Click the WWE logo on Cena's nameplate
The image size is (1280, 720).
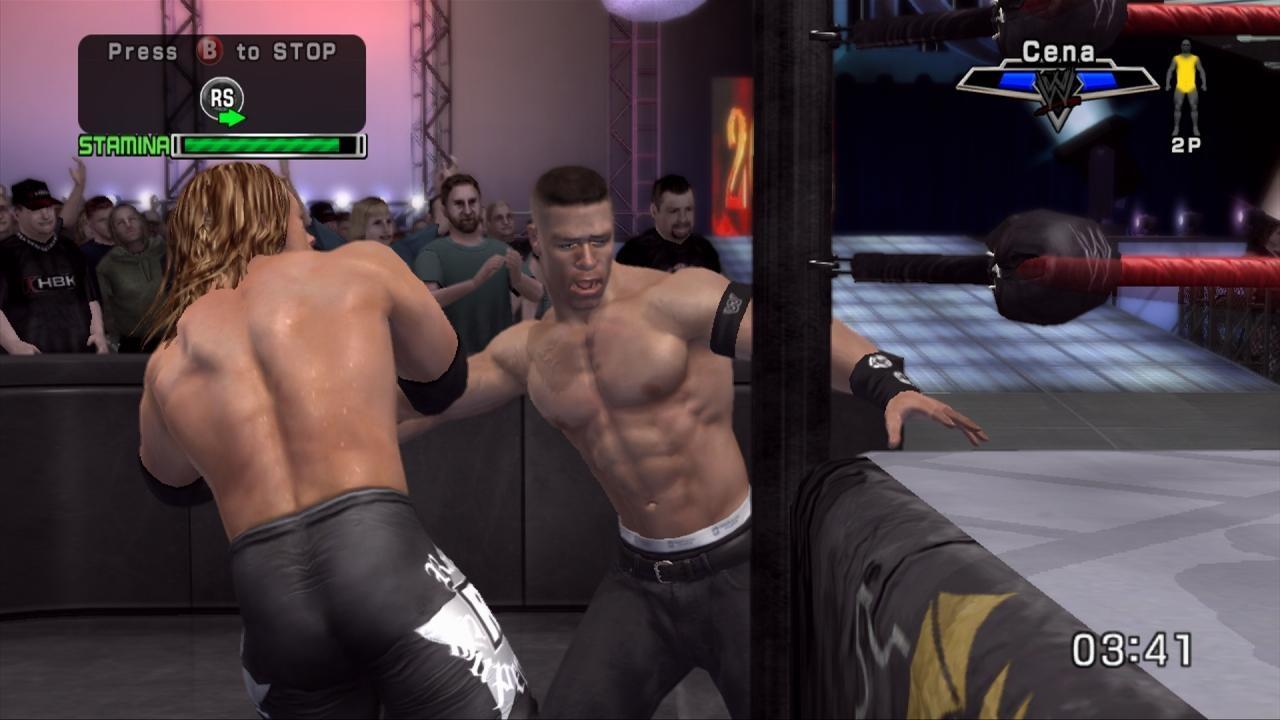(1056, 88)
